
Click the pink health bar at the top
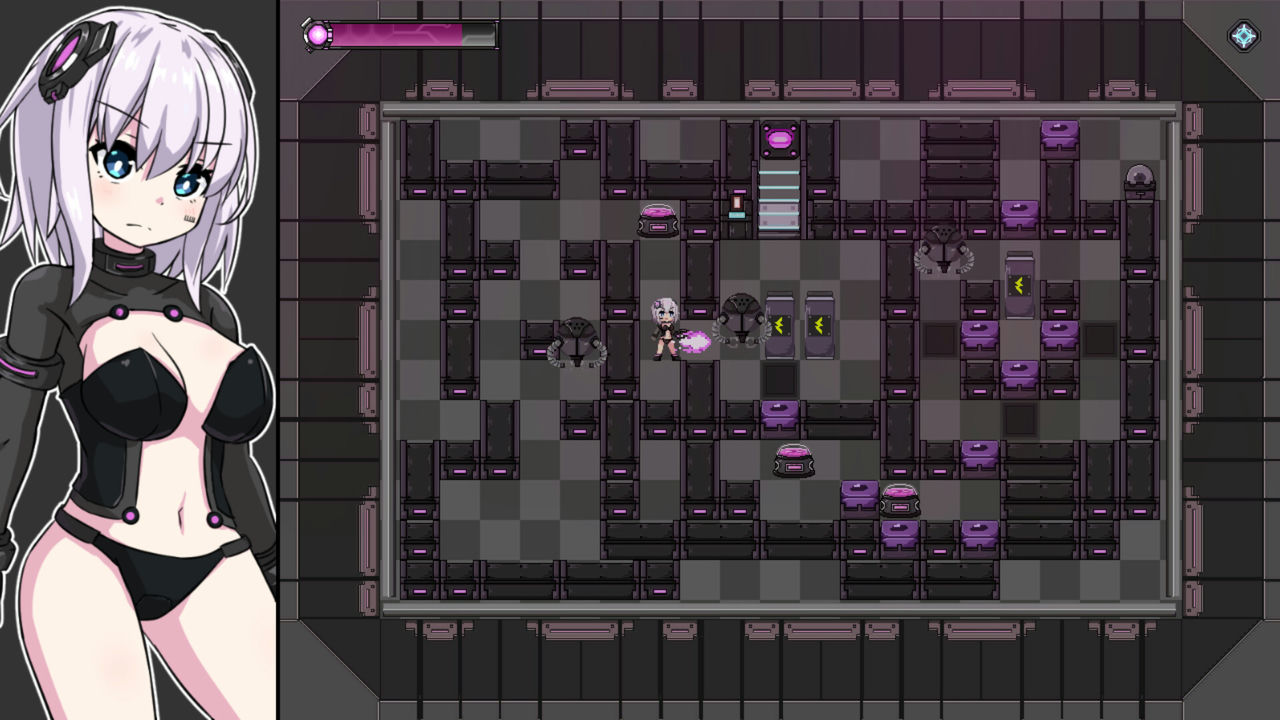pyautogui.click(x=400, y=34)
